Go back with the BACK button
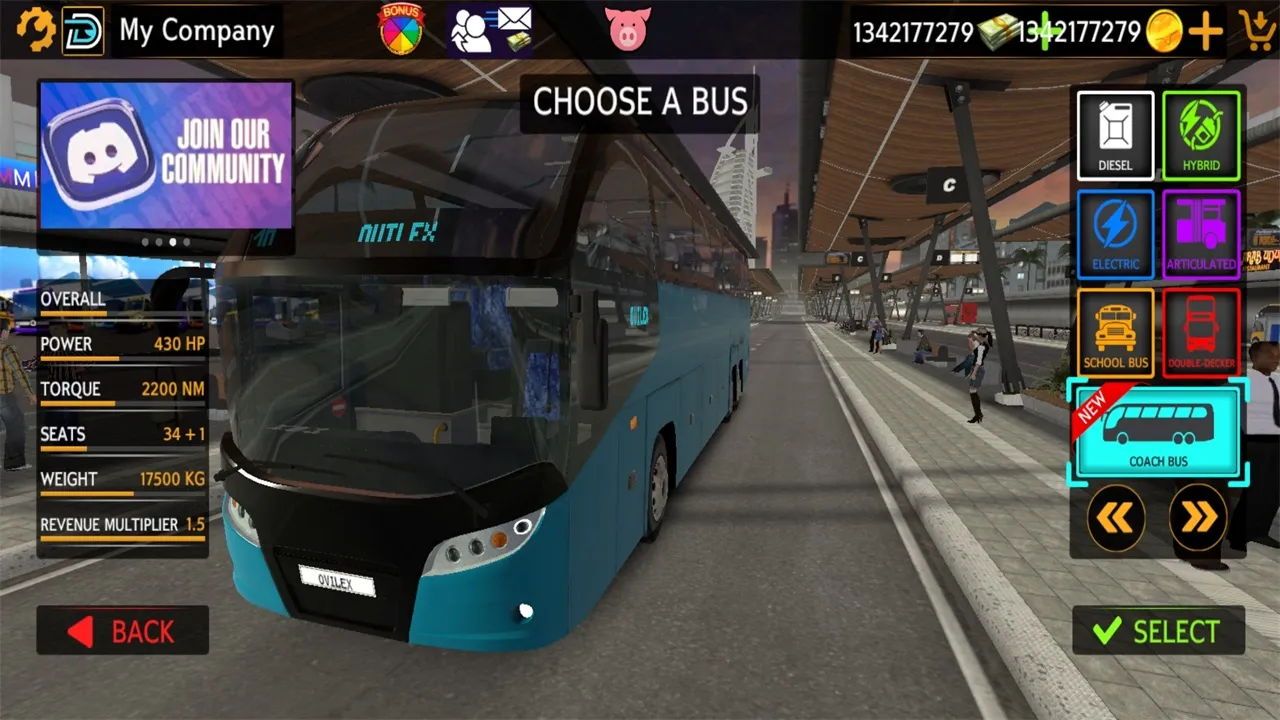The width and height of the screenshot is (1280, 720). point(122,630)
